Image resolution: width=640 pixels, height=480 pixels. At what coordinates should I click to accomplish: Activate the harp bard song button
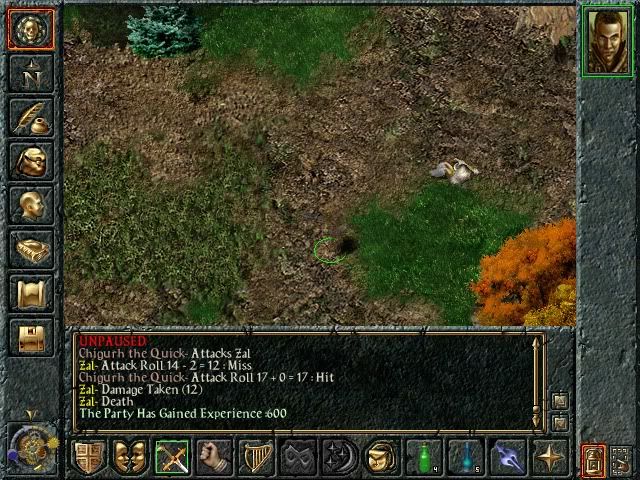click(x=256, y=457)
